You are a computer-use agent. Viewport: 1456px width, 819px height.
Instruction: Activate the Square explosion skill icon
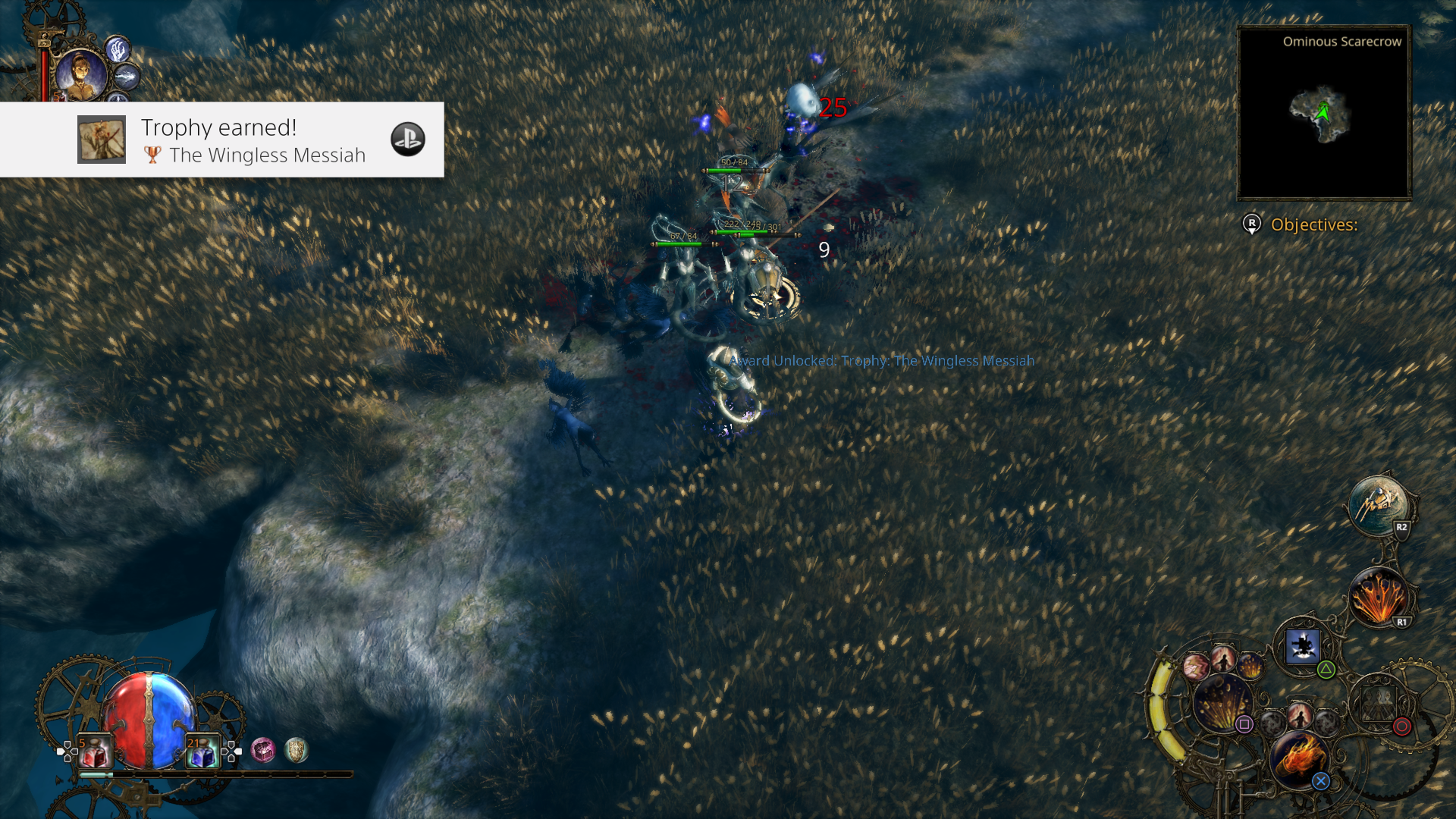coord(1222,703)
